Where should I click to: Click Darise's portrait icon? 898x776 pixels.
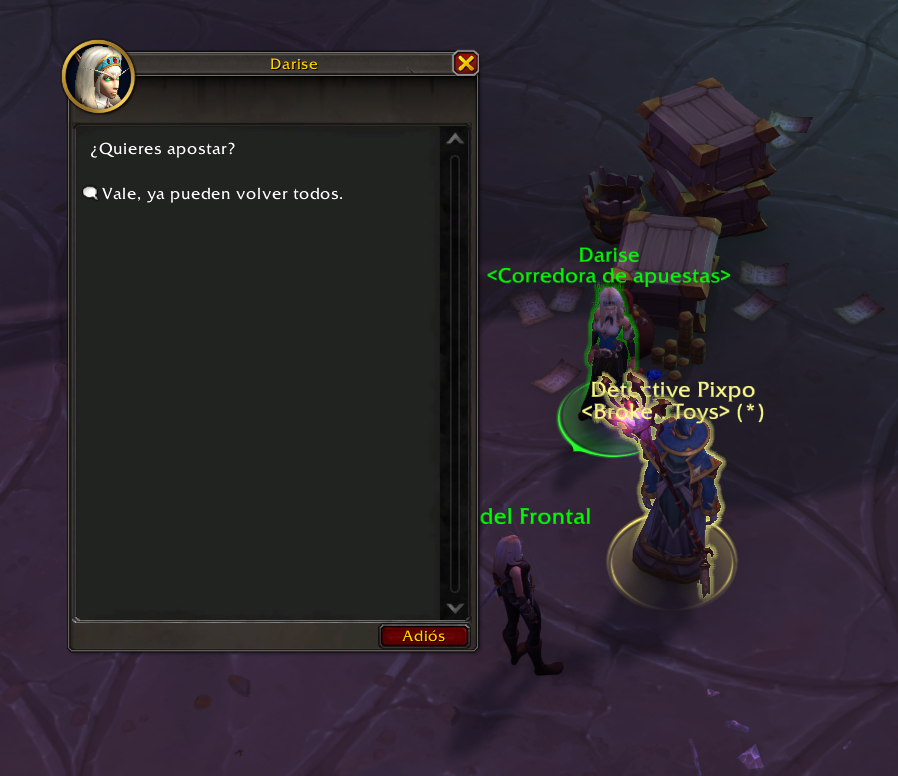[98, 76]
